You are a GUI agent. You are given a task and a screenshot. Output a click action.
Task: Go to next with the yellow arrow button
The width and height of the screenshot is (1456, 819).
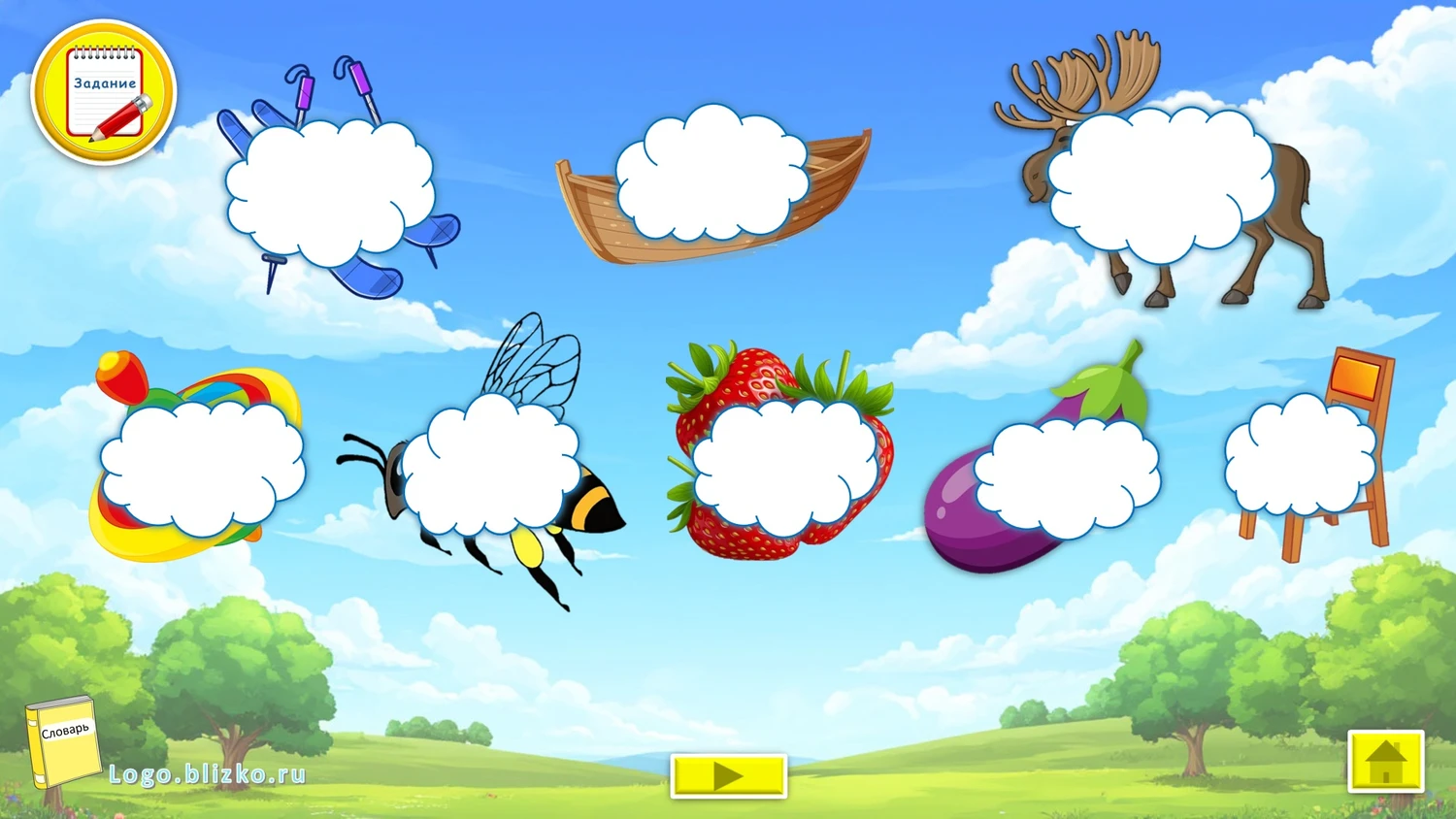click(728, 775)
